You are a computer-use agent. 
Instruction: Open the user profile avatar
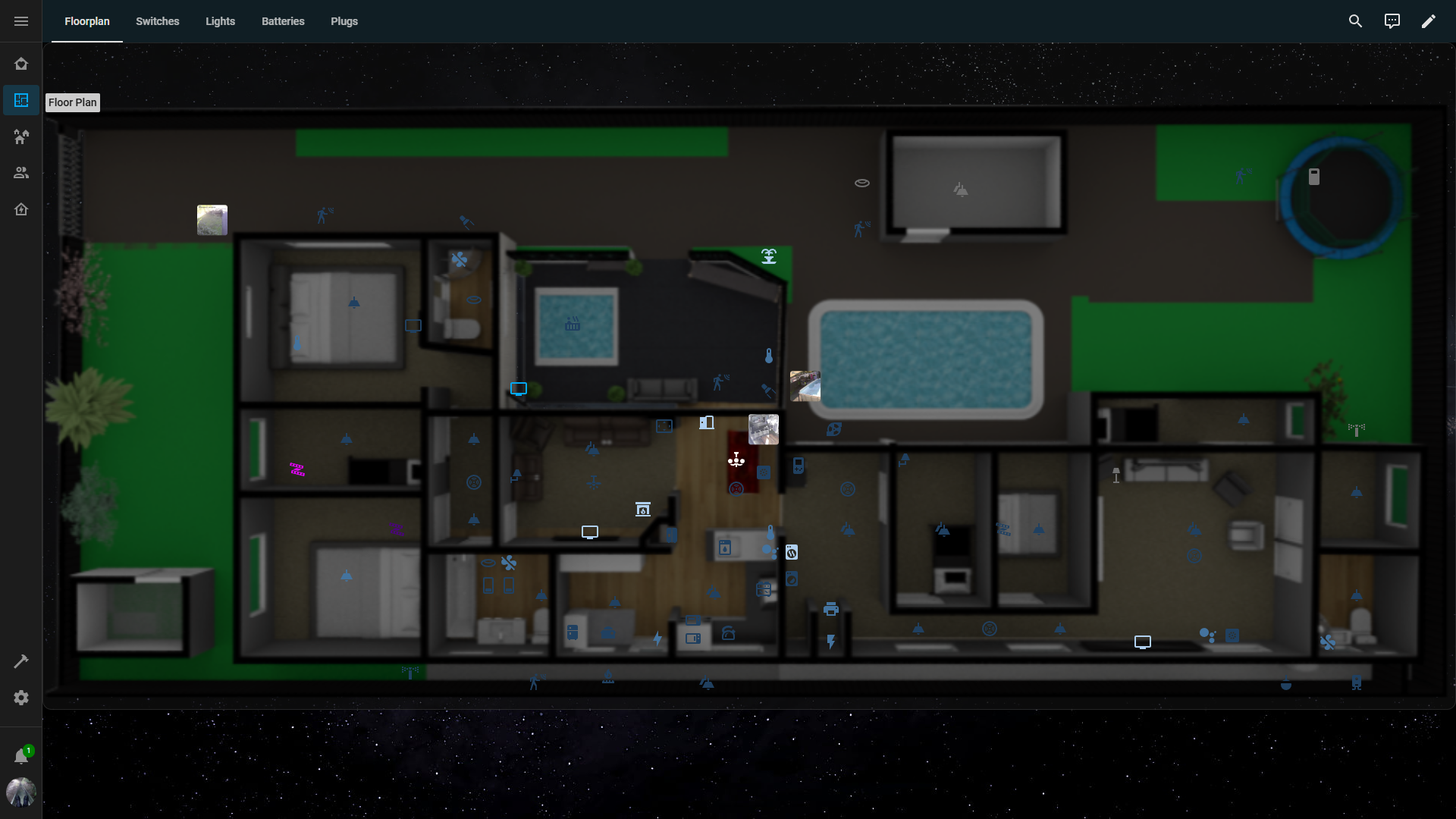click(21, 792)
